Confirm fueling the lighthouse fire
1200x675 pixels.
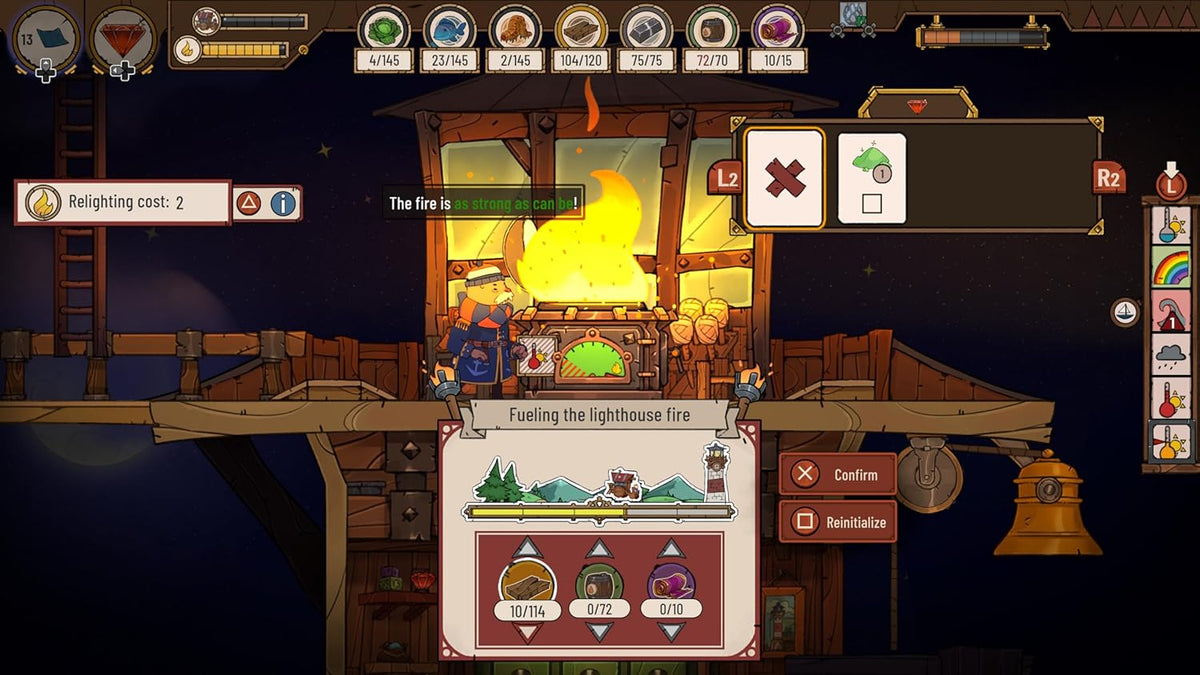point(837,475)
